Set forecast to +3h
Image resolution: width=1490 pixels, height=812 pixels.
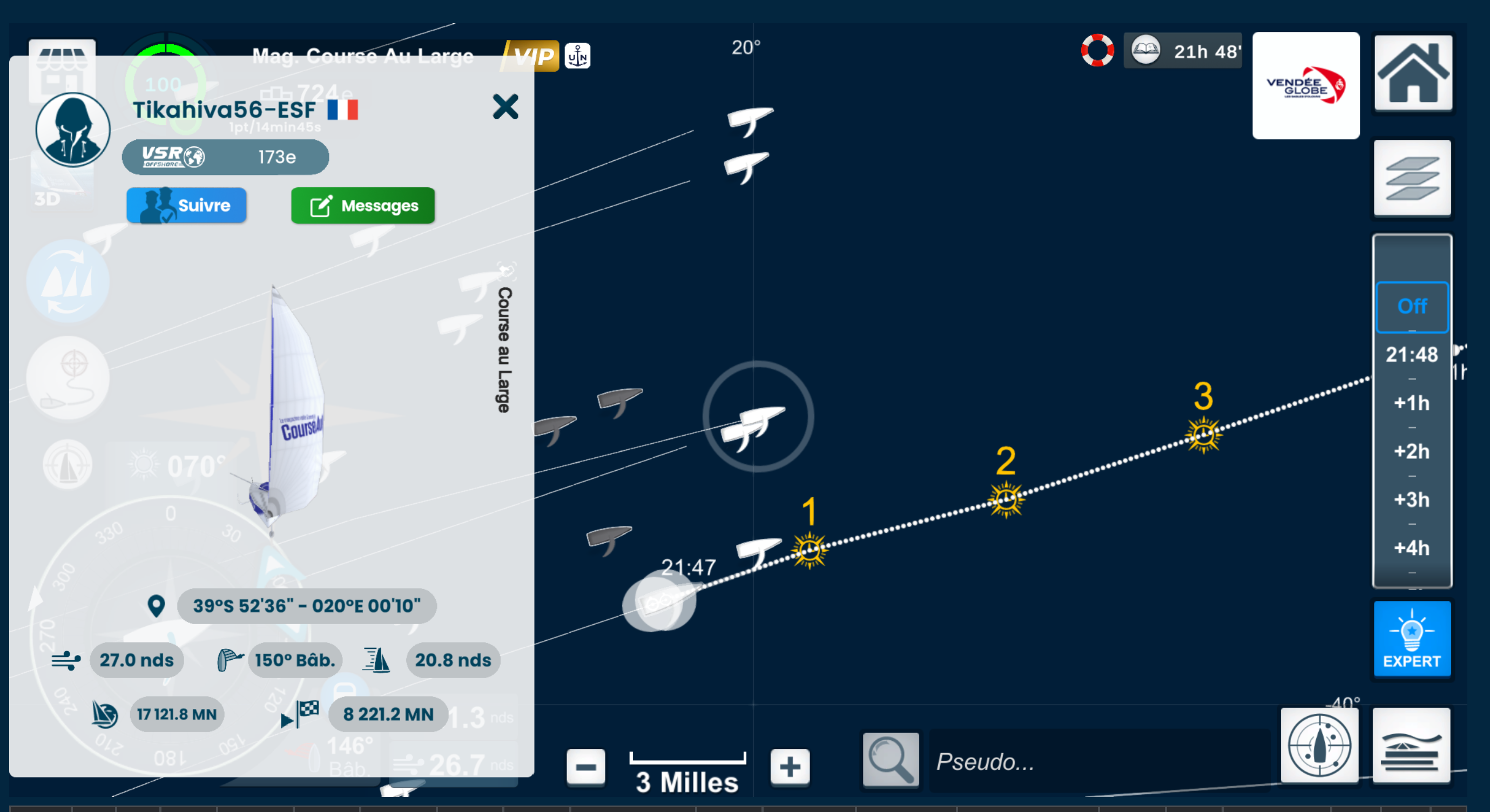(1412, 500)
